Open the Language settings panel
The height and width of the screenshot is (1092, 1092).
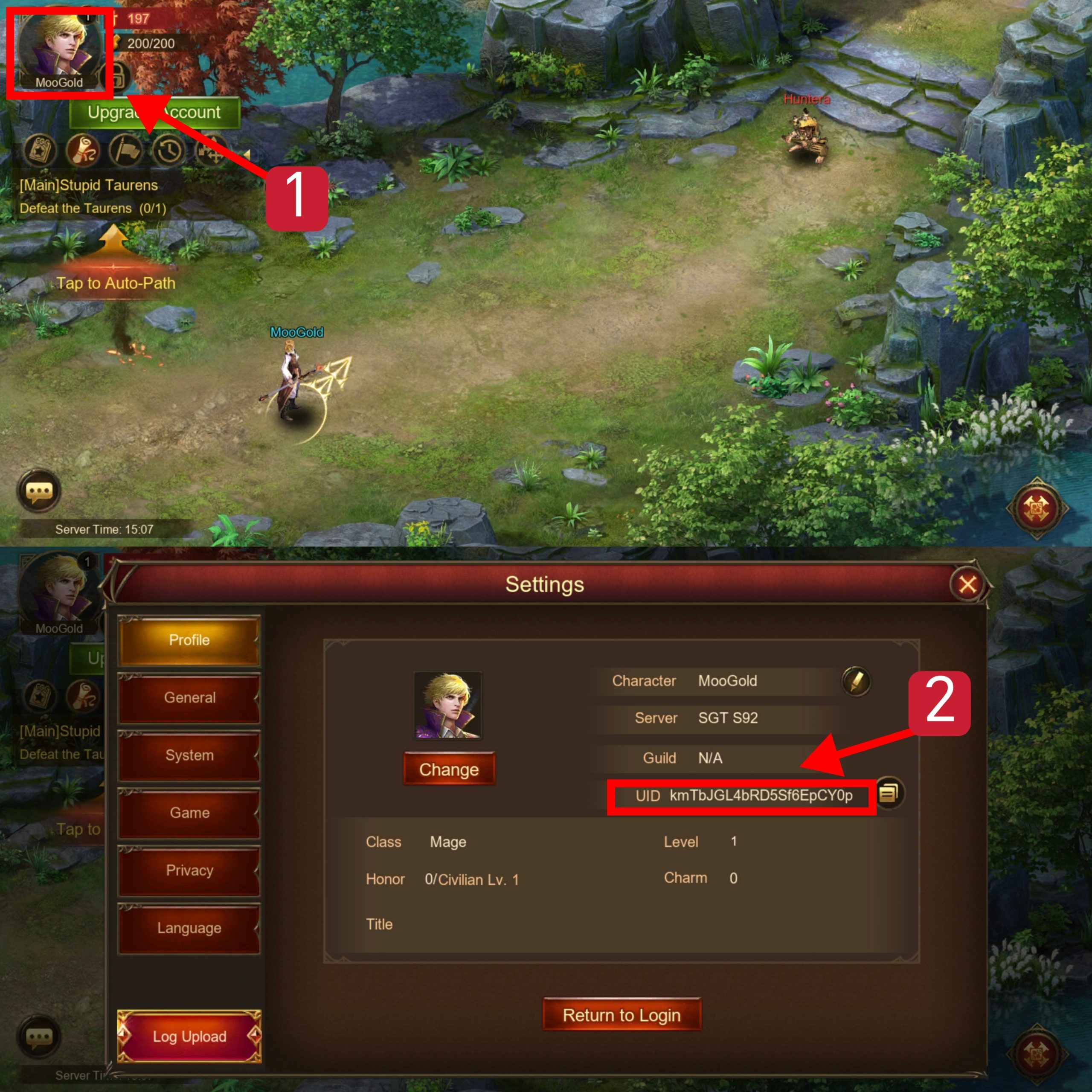[x=189, y=927]
